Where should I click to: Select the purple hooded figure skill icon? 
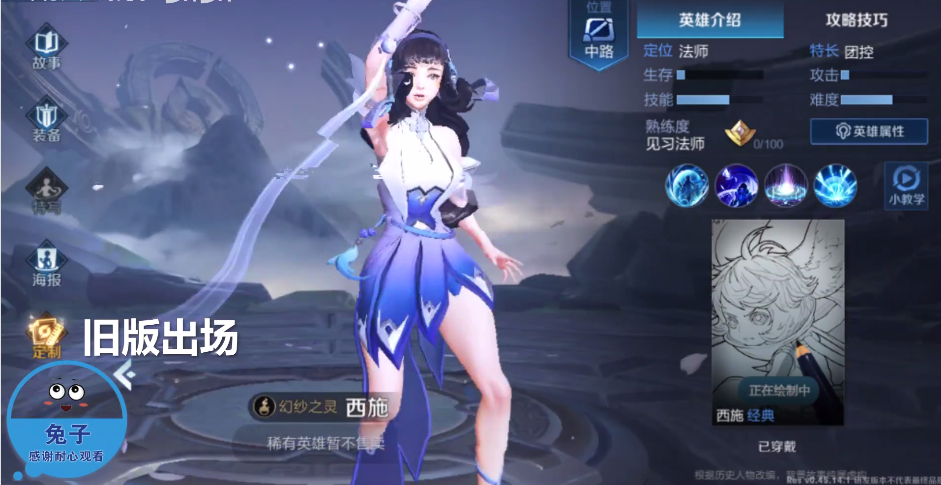click(737, 185)
